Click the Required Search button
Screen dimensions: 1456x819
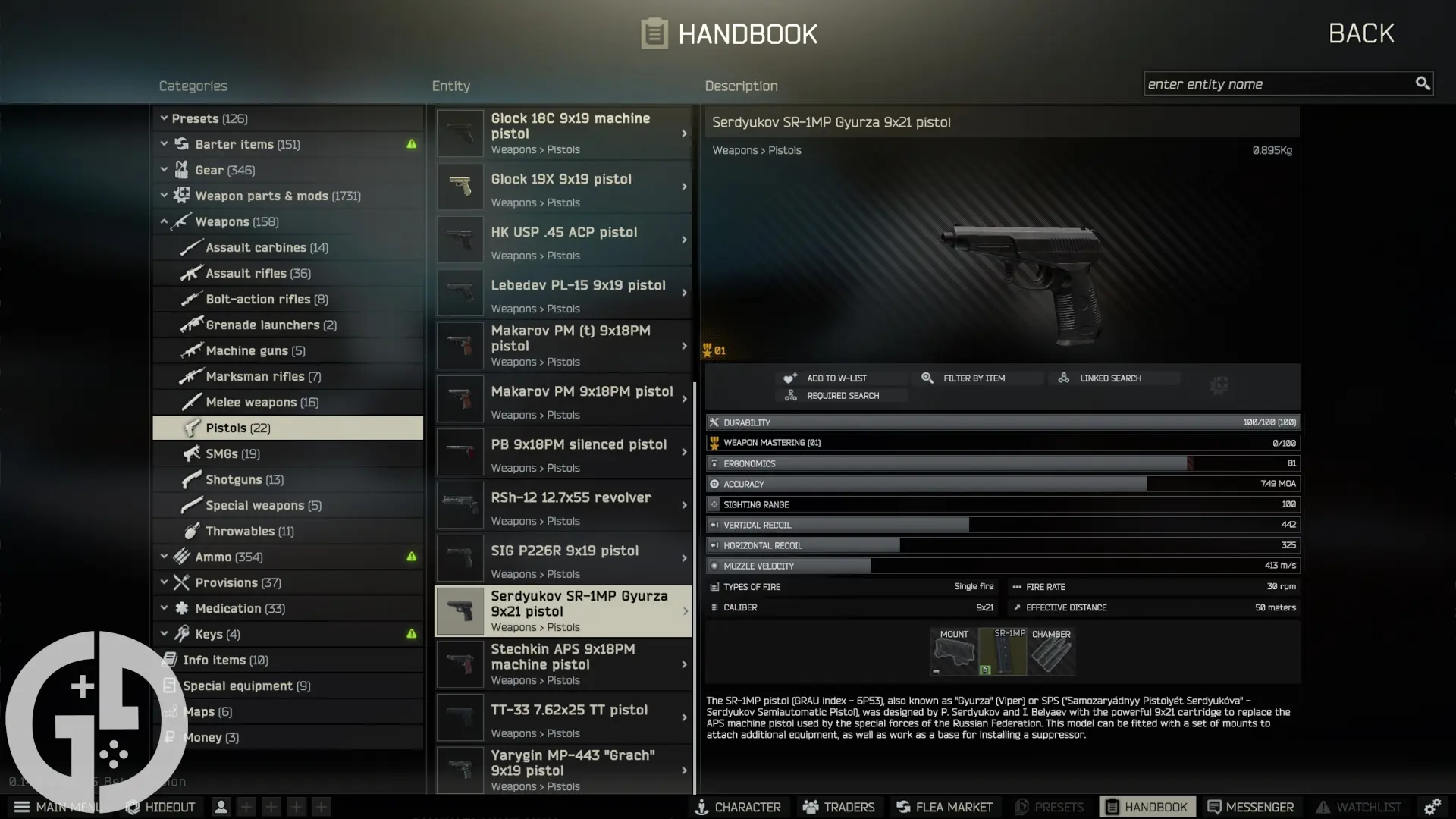(x=842, y=395)
